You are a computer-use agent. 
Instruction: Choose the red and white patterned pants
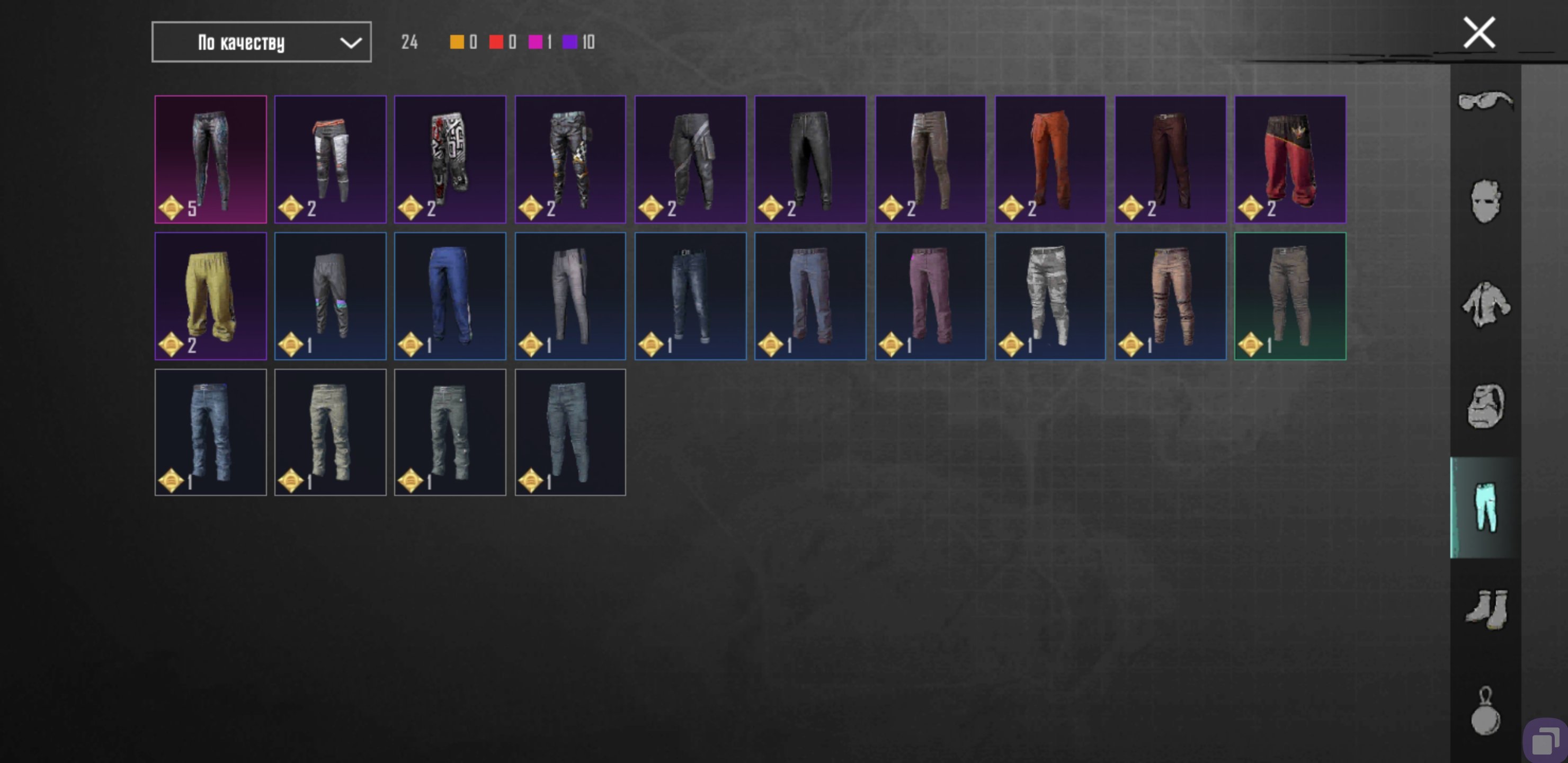(450, 159)
